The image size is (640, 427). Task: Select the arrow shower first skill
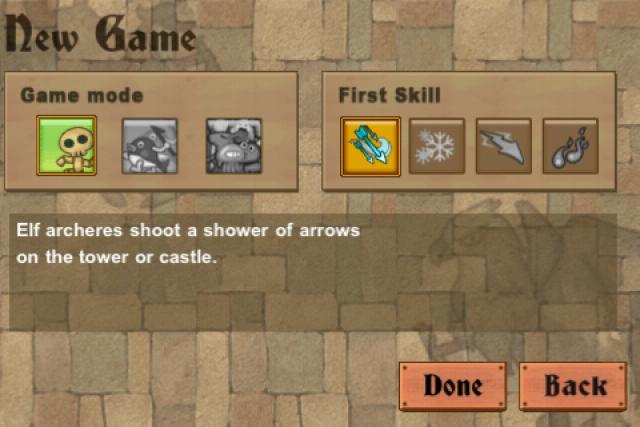[x=370, y=146]
